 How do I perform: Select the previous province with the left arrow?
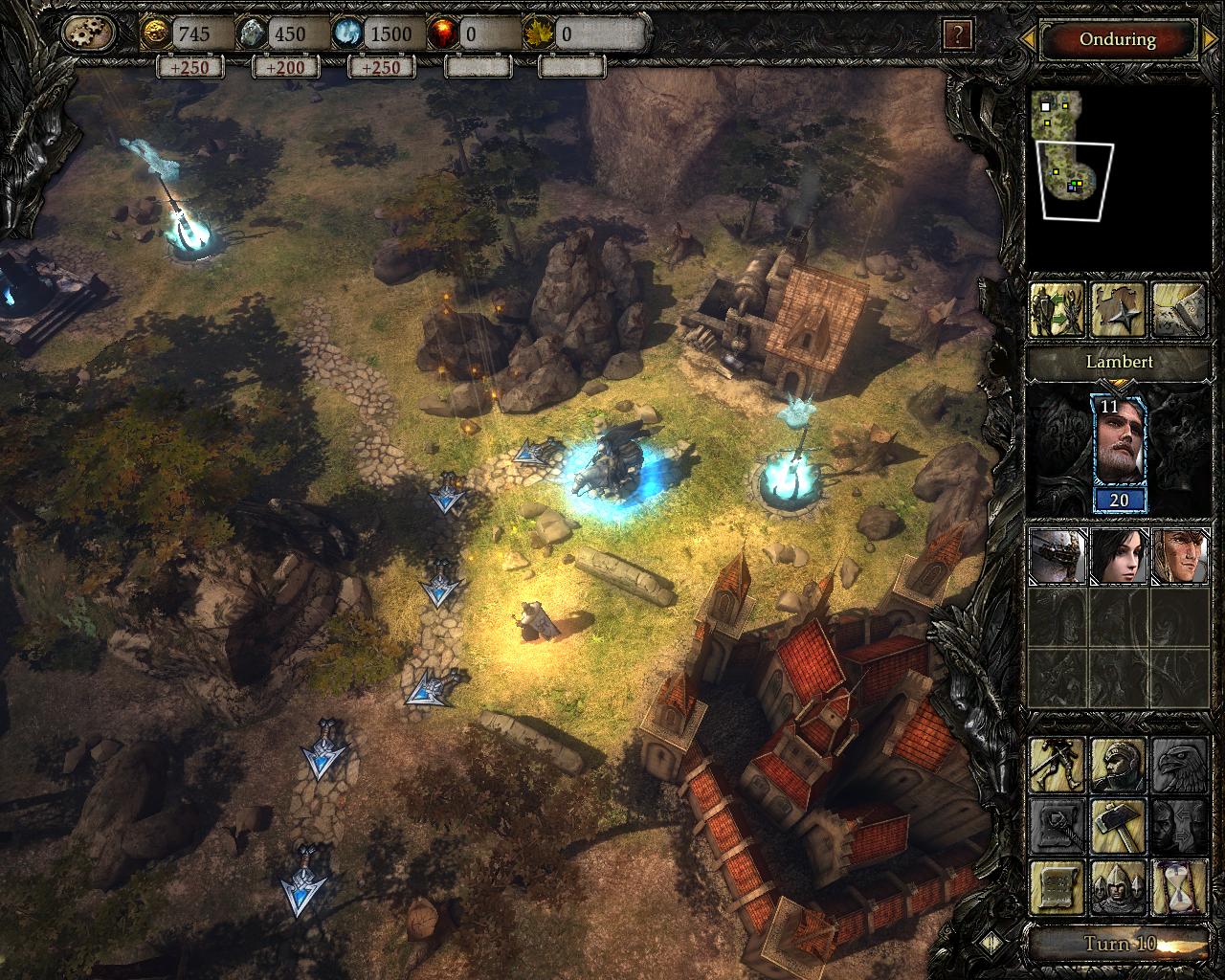pyautogui.click(x=1027, y=39)
